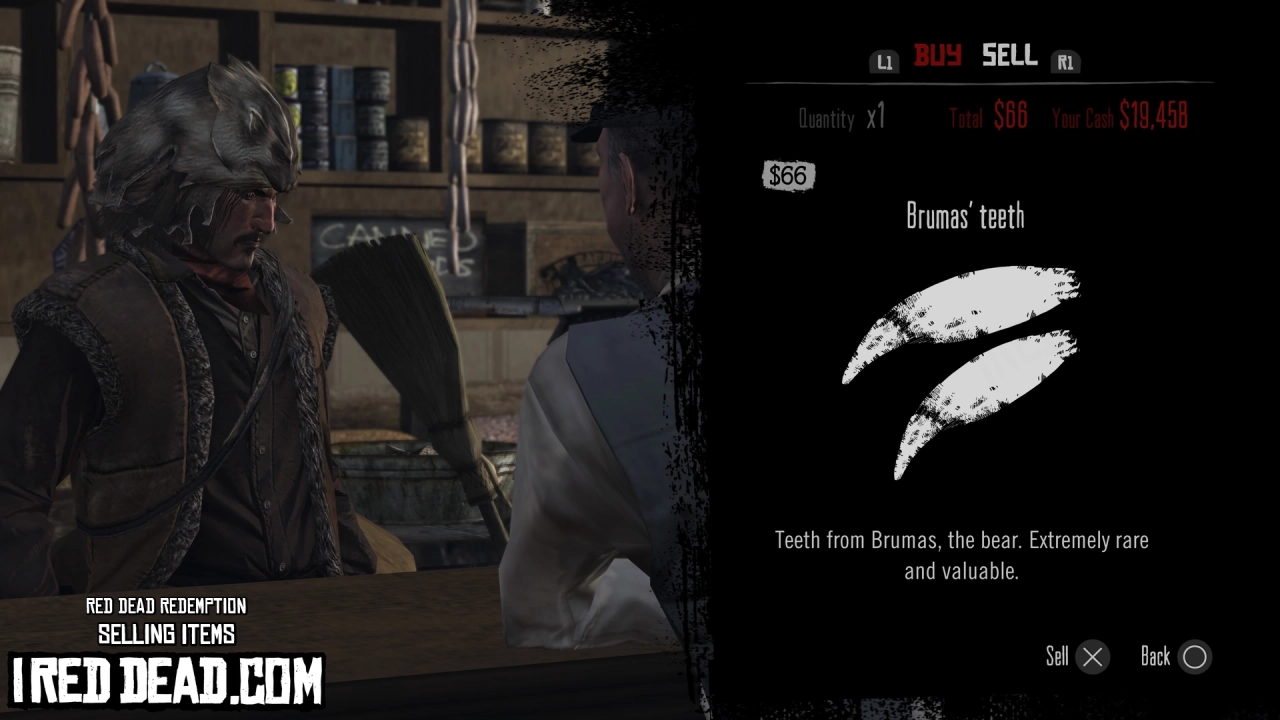
Task: Toggle between Buy and Sell modes
Action: [x=972, y=57]
